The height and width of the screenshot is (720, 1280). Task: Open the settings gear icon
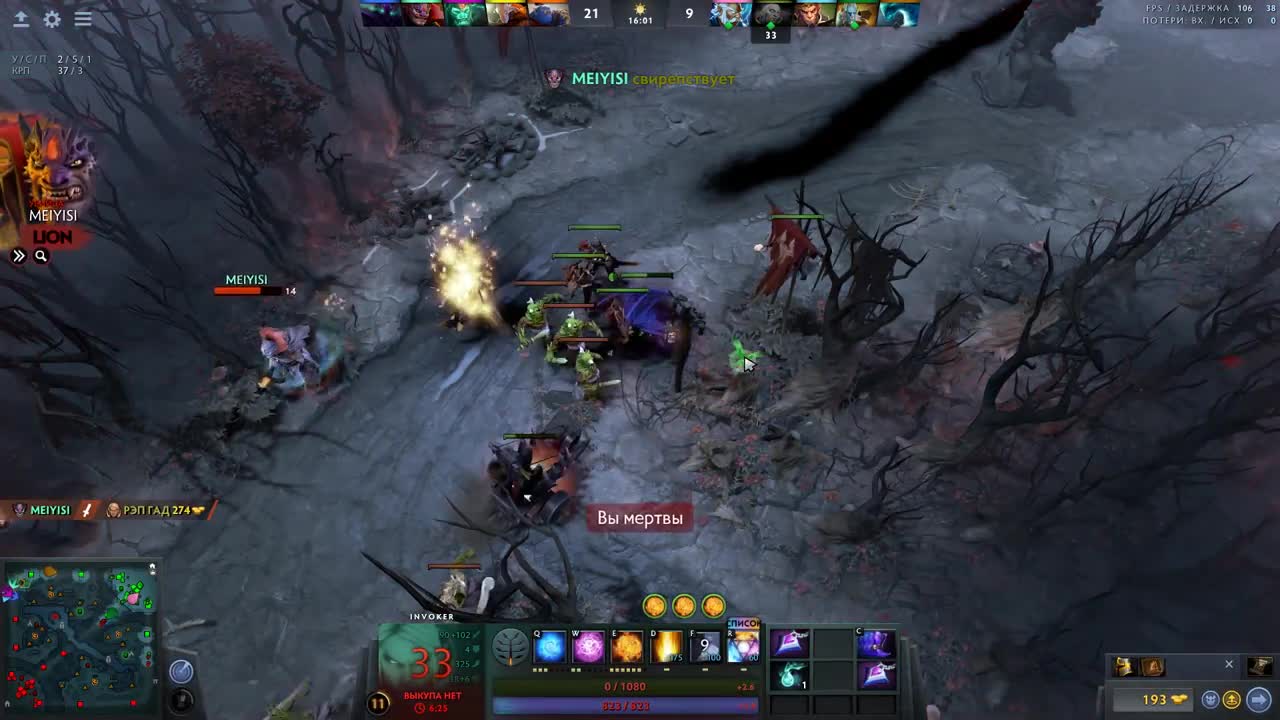[x=52, y=19]
